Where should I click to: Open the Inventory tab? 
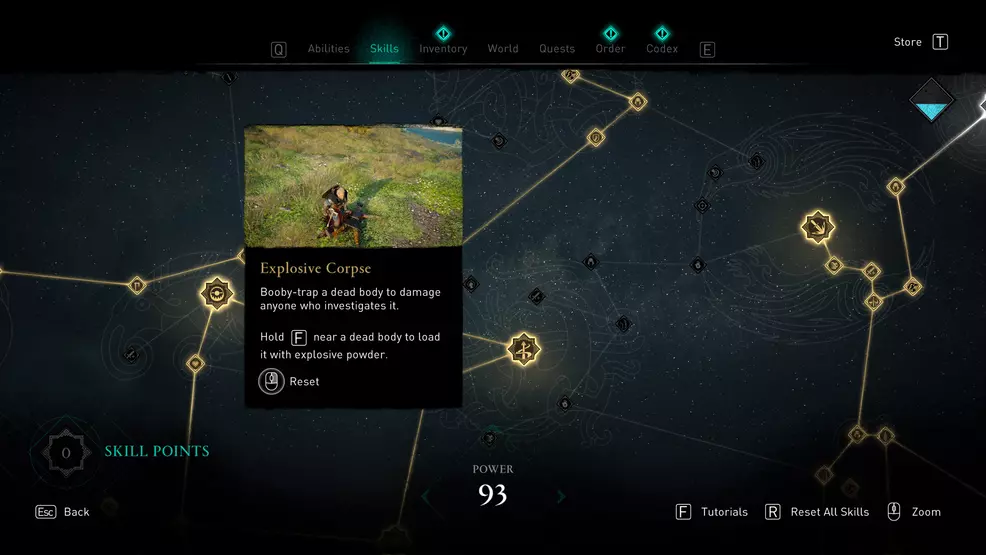[x=443, y=49]
